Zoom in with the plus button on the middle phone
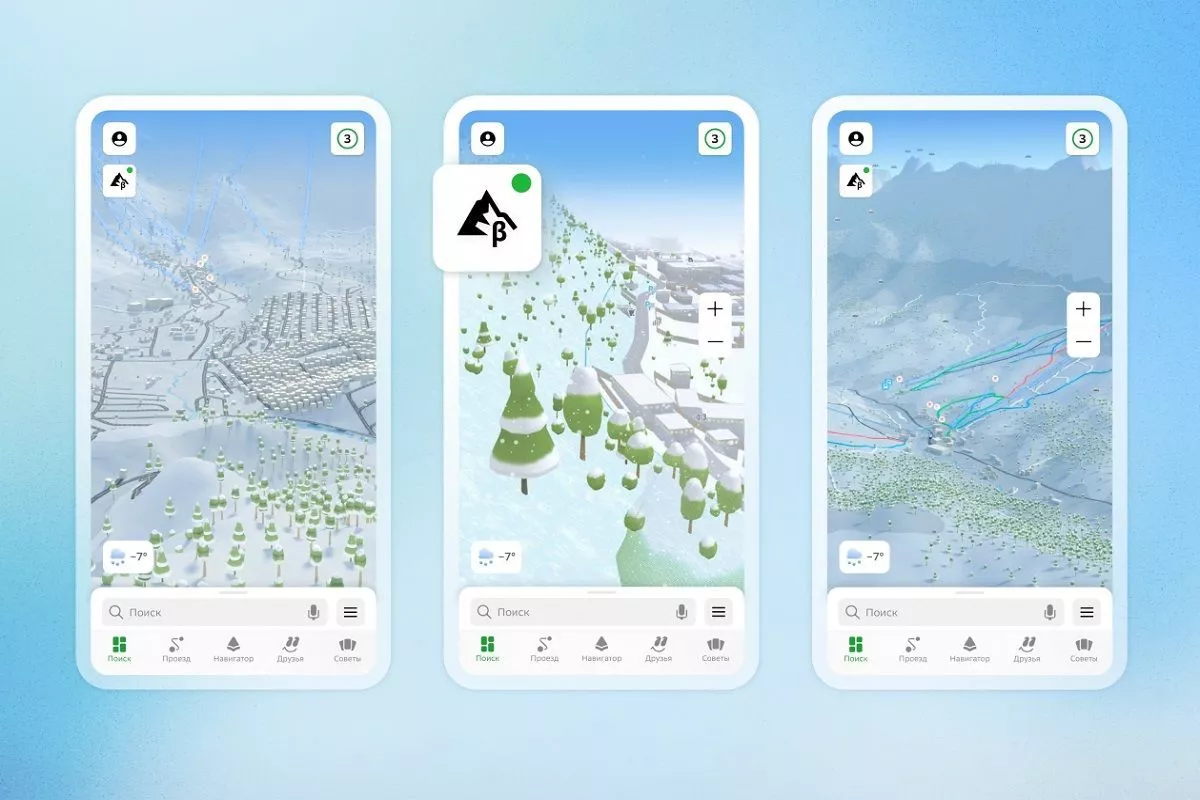 click(x=715, y=309)
